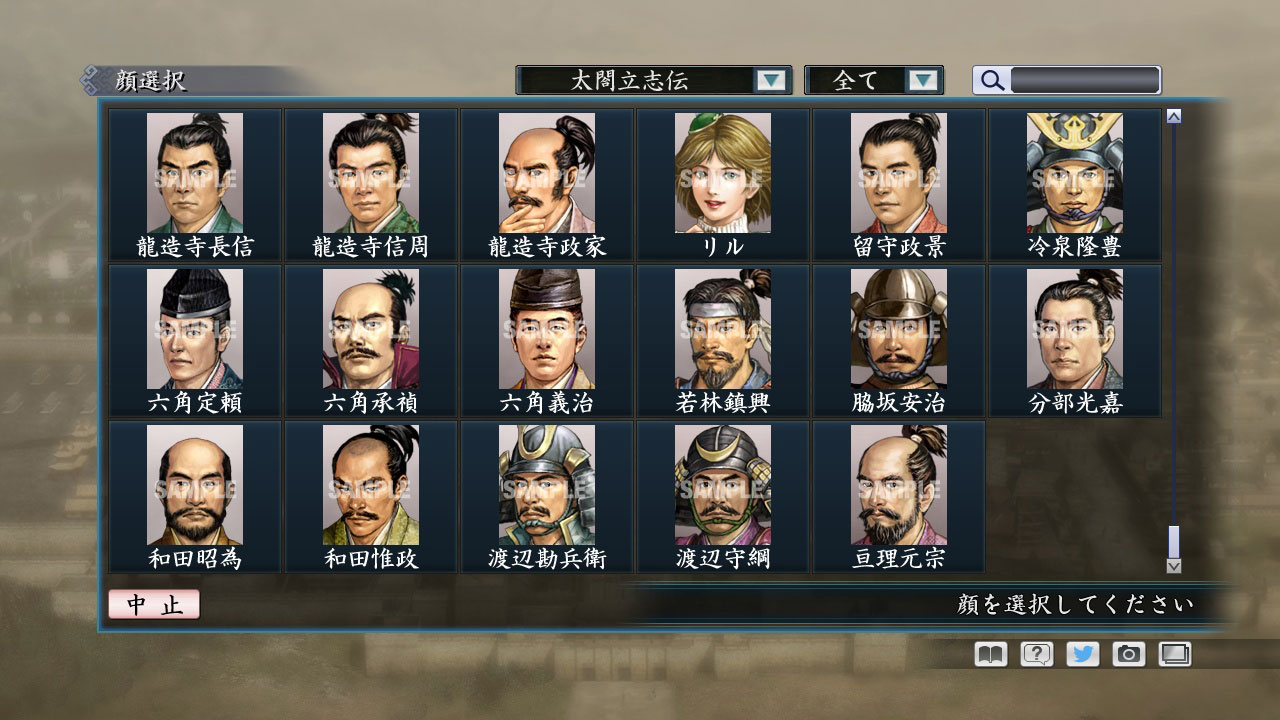
Task: Click the blue arrow on the title dropdown
Action: click(769, 80)
